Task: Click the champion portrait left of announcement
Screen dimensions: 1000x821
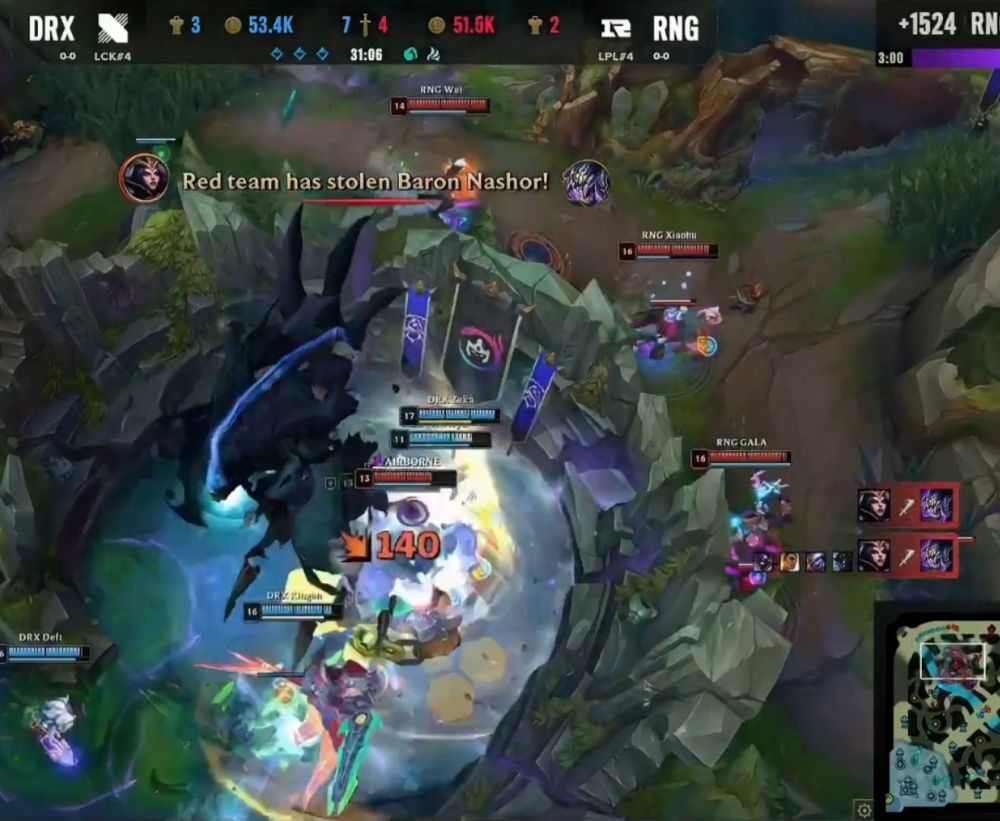Action: 144,179
